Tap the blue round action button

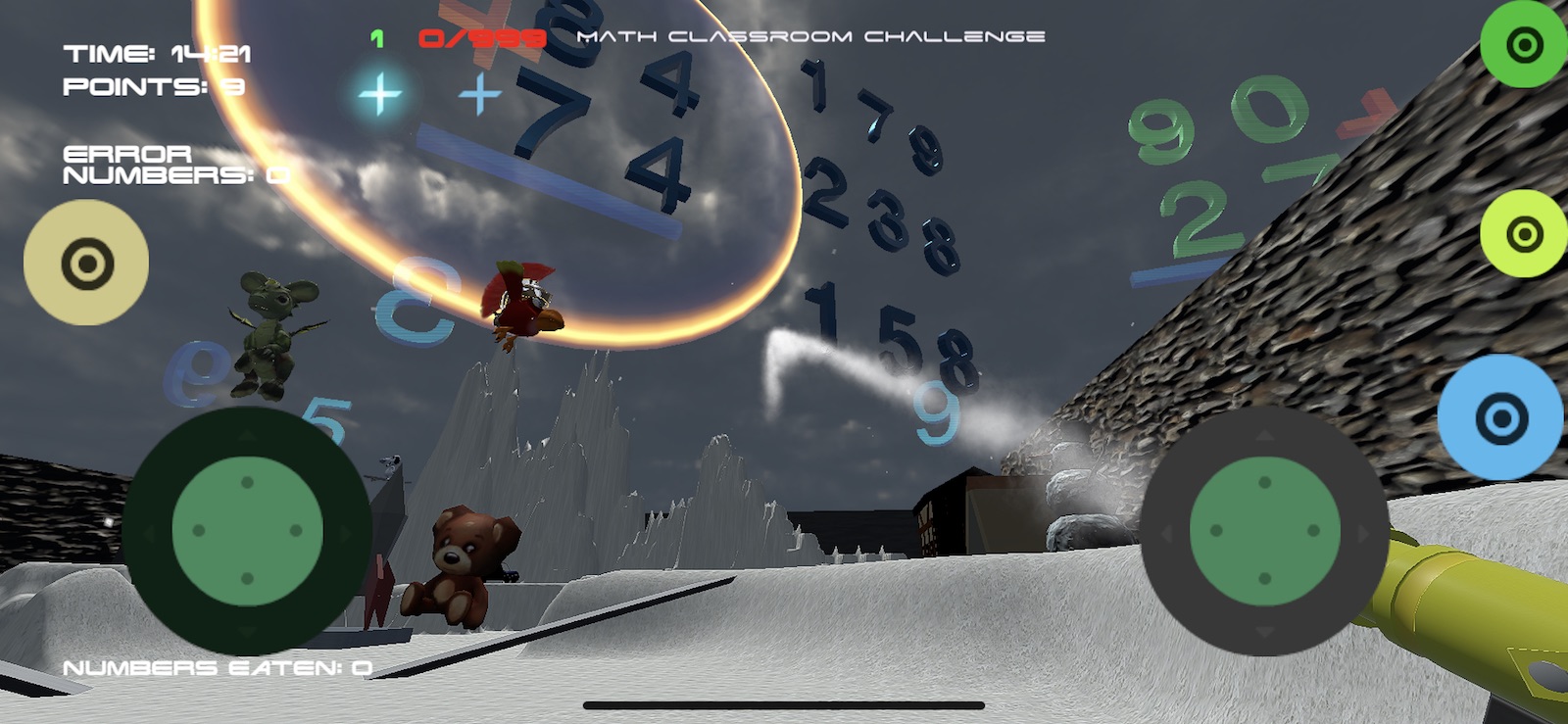click(x=1500, y=418)
